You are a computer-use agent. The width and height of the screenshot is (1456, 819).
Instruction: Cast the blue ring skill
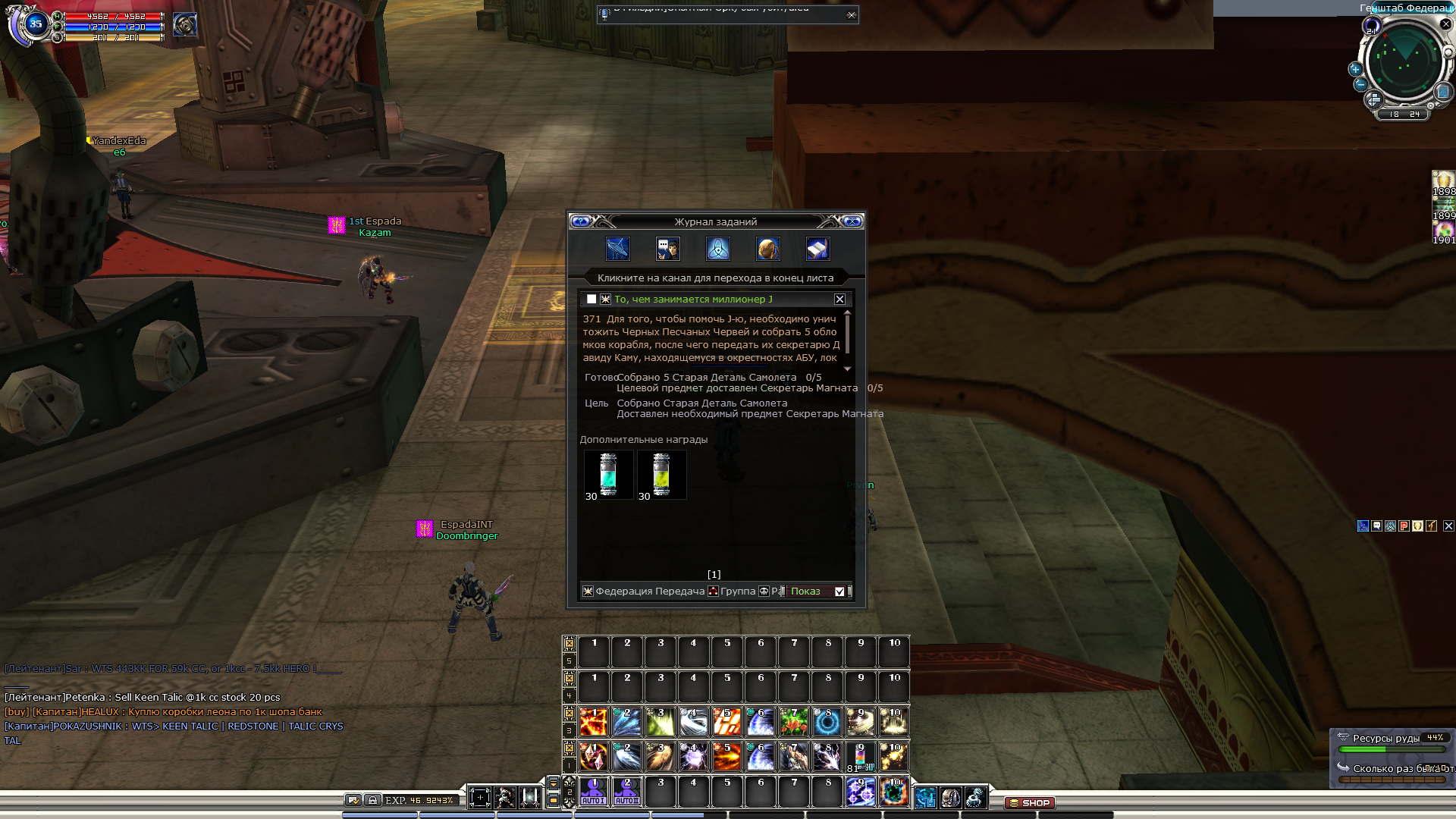(x=827, y=722)
